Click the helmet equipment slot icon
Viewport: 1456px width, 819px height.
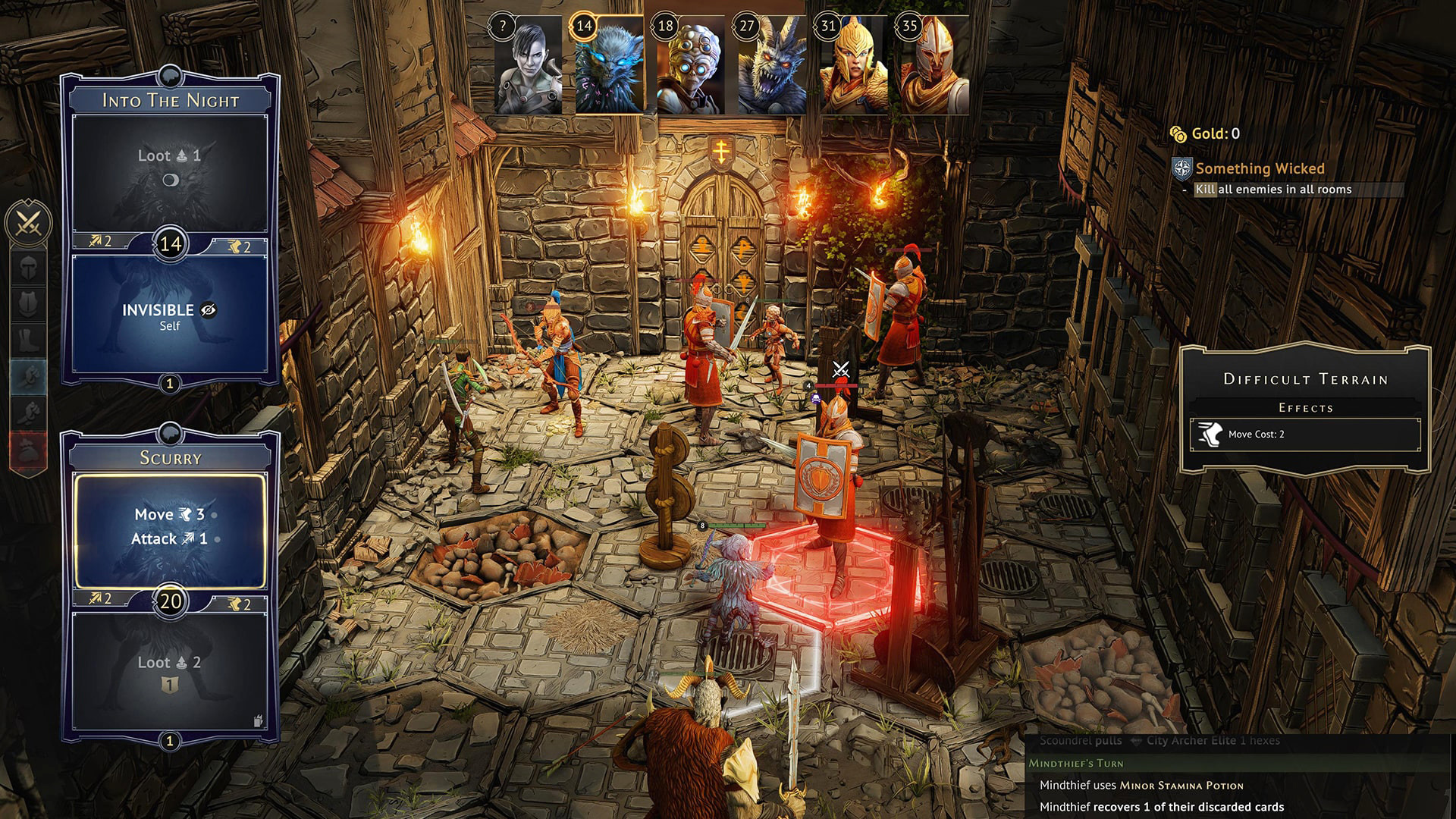(28, 266)
